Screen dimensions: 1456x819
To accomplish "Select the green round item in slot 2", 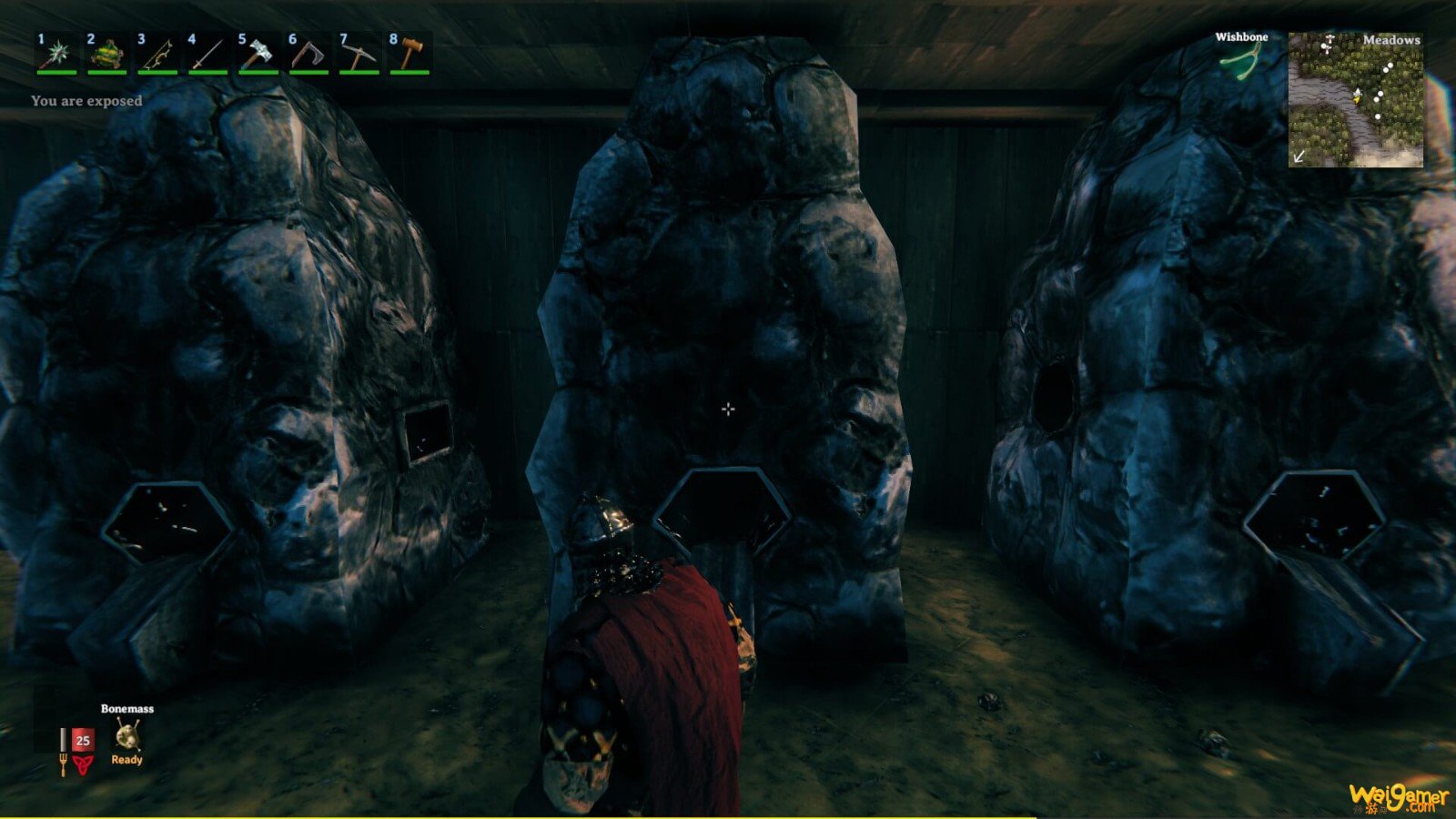I will (x=107, y=55).
